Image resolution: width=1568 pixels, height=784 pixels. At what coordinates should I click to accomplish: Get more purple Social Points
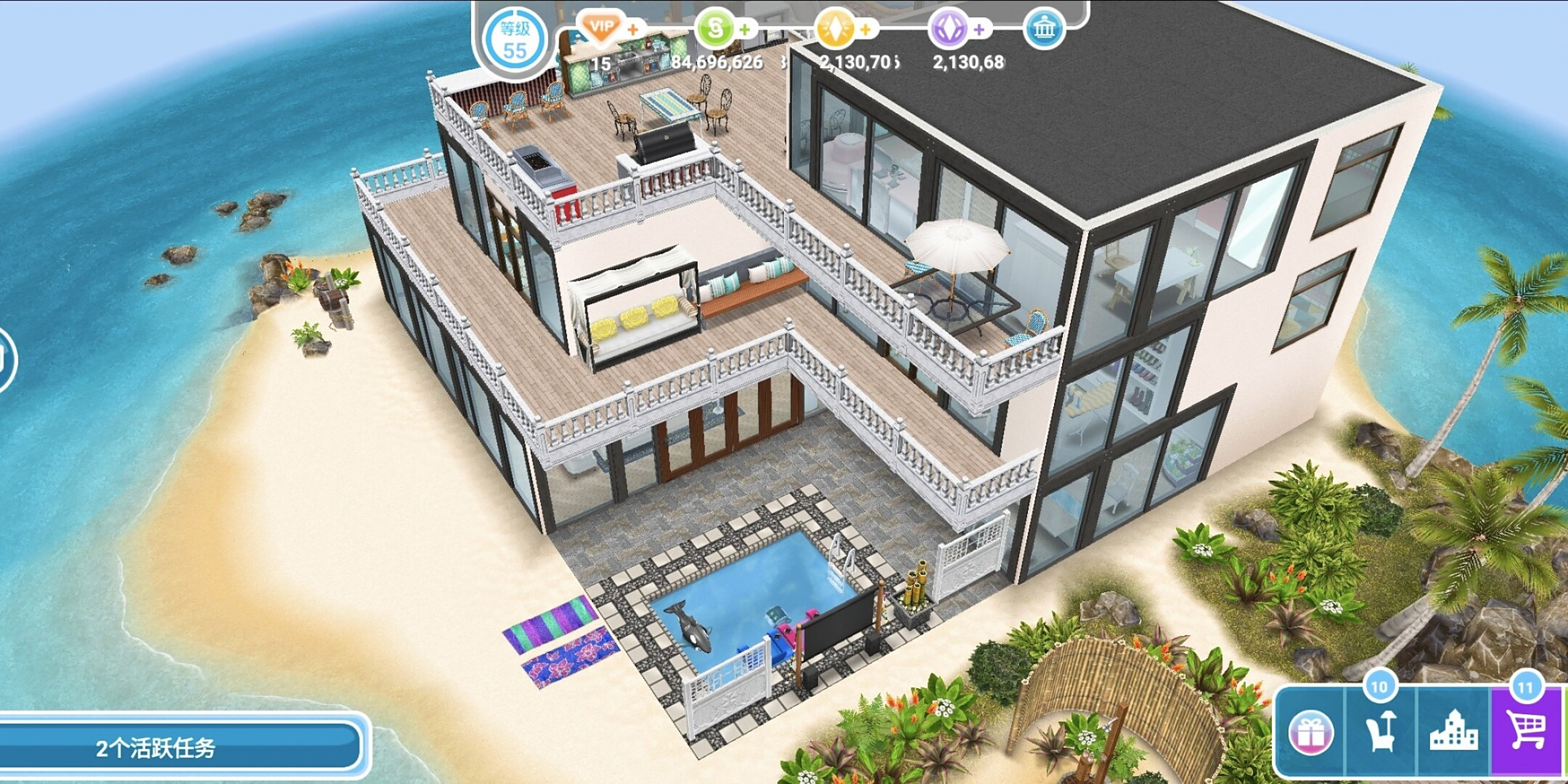coord(979,29)
